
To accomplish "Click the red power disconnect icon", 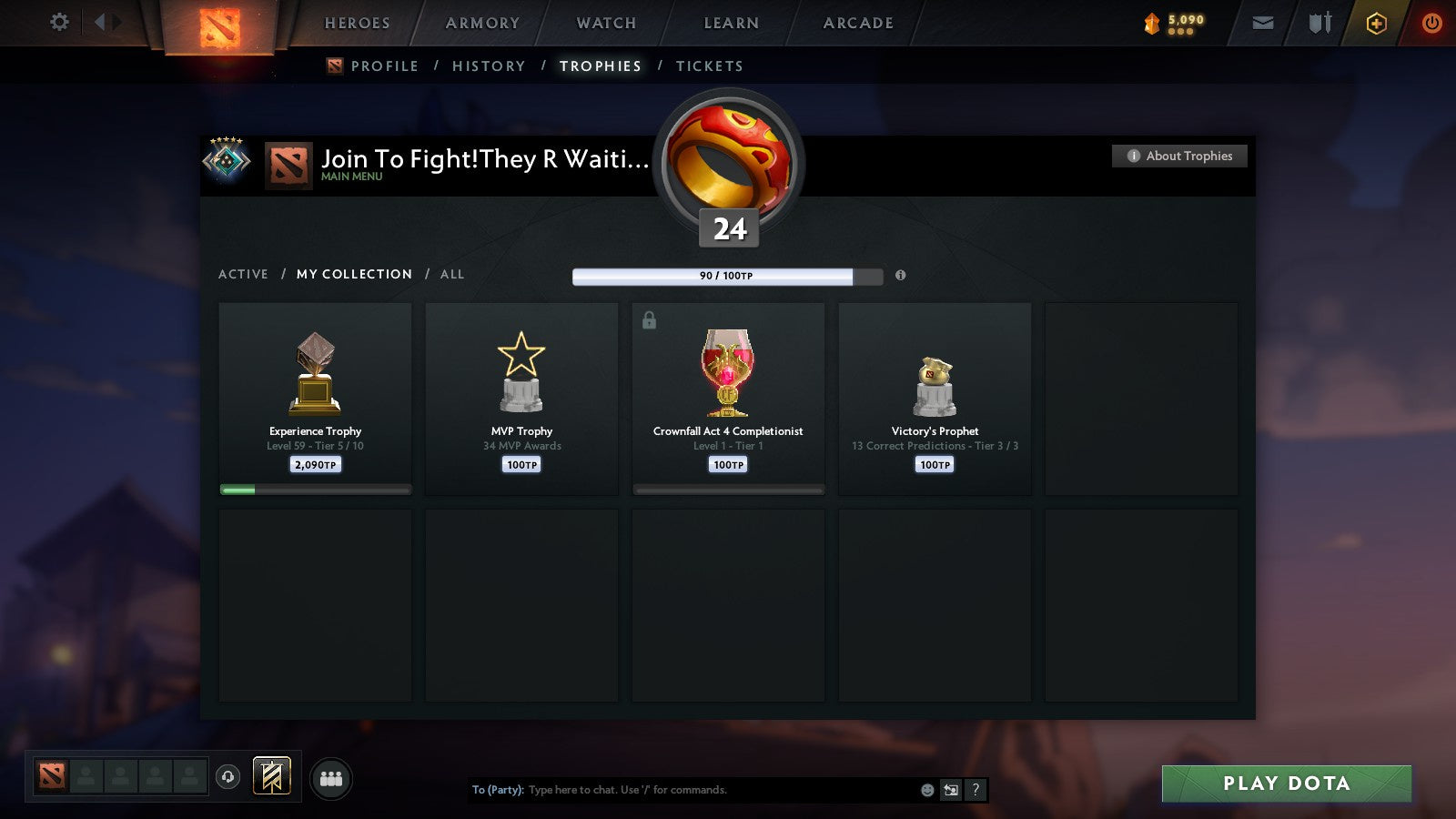I will click(x=1431, y=23).
